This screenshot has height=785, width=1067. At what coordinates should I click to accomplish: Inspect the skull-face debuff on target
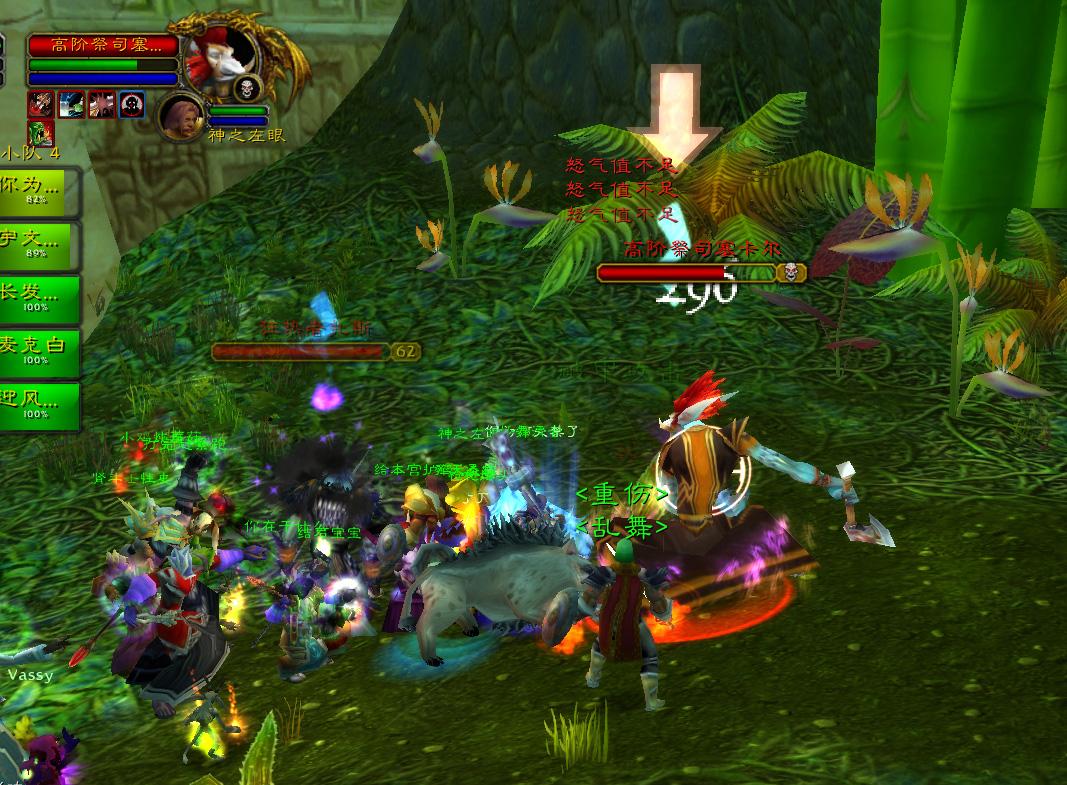pyautogui.click(x=132, y=104)
